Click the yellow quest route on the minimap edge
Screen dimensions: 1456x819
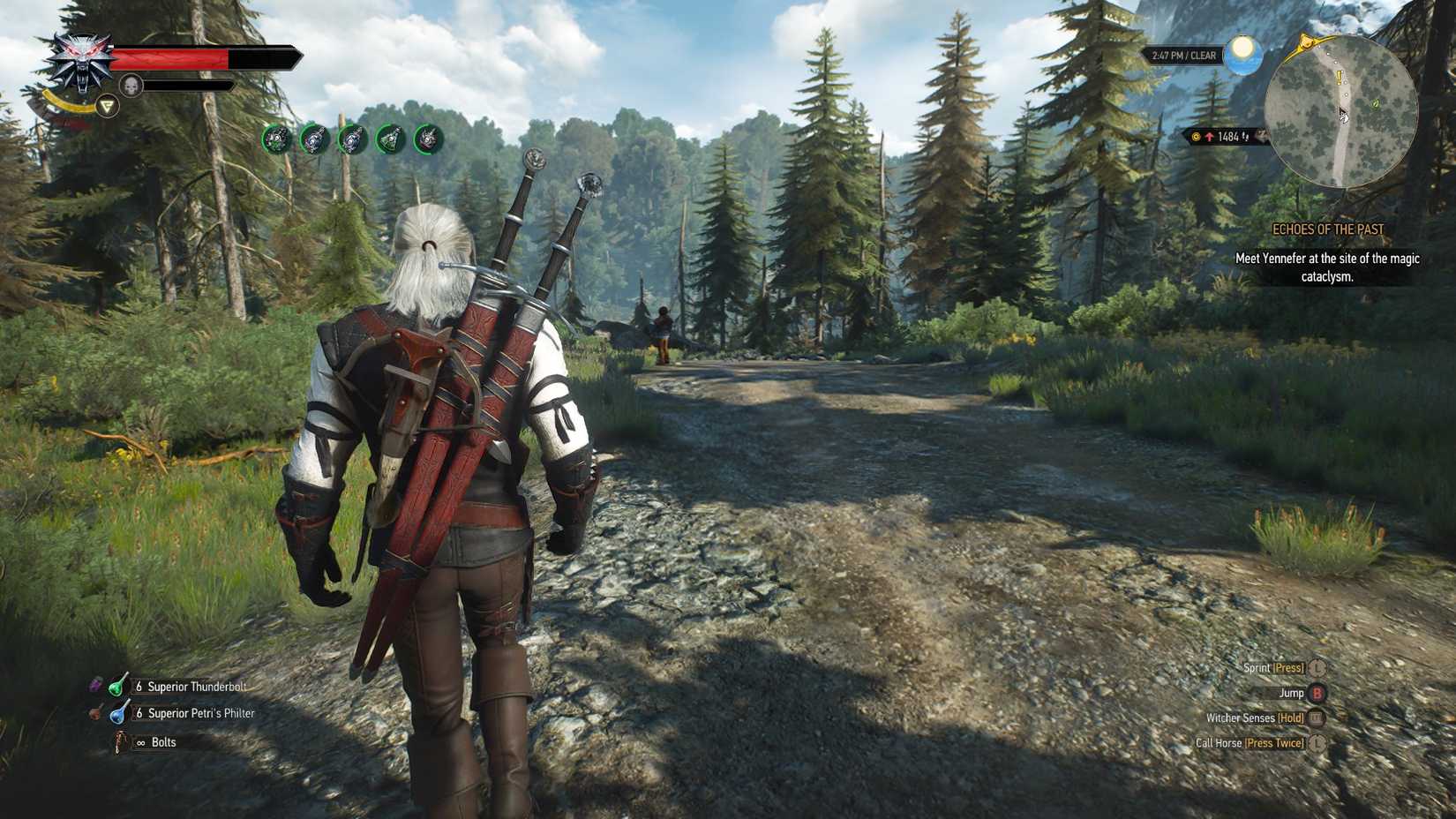click(1306, 43)
